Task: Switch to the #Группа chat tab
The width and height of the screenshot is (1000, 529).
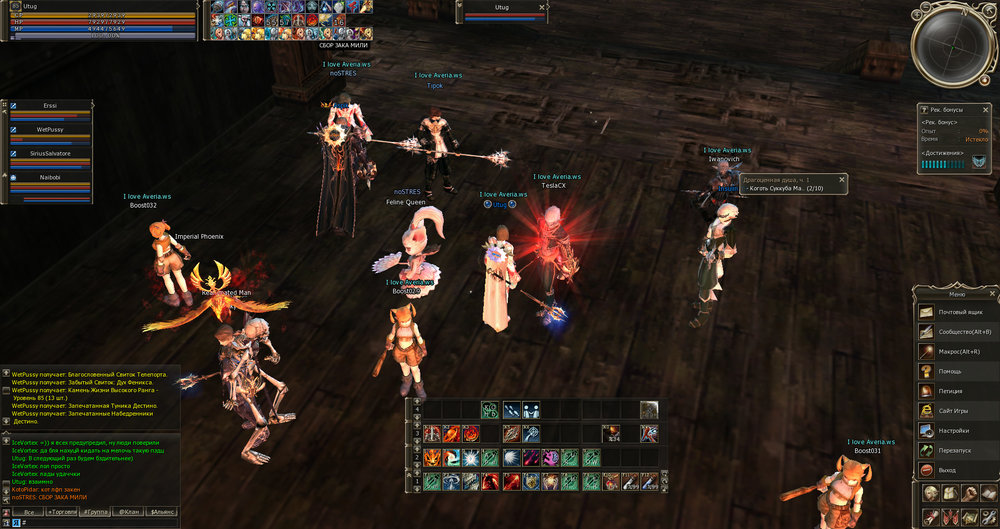Action: click(97, 511)
